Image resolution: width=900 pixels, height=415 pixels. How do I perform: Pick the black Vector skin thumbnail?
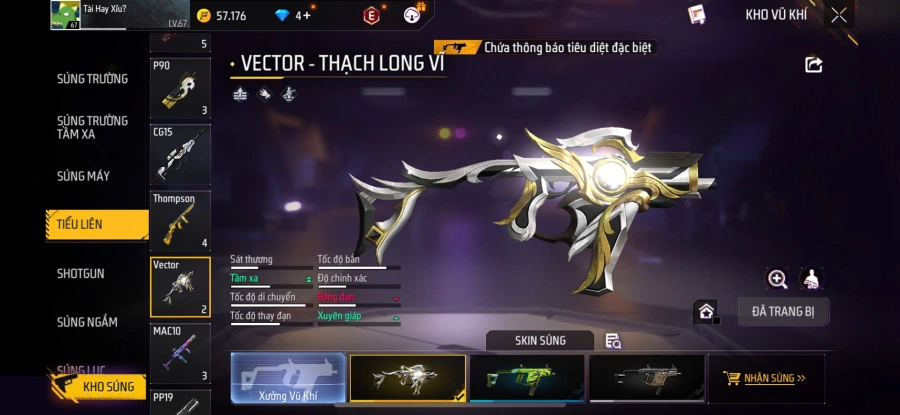pos(646,379)
